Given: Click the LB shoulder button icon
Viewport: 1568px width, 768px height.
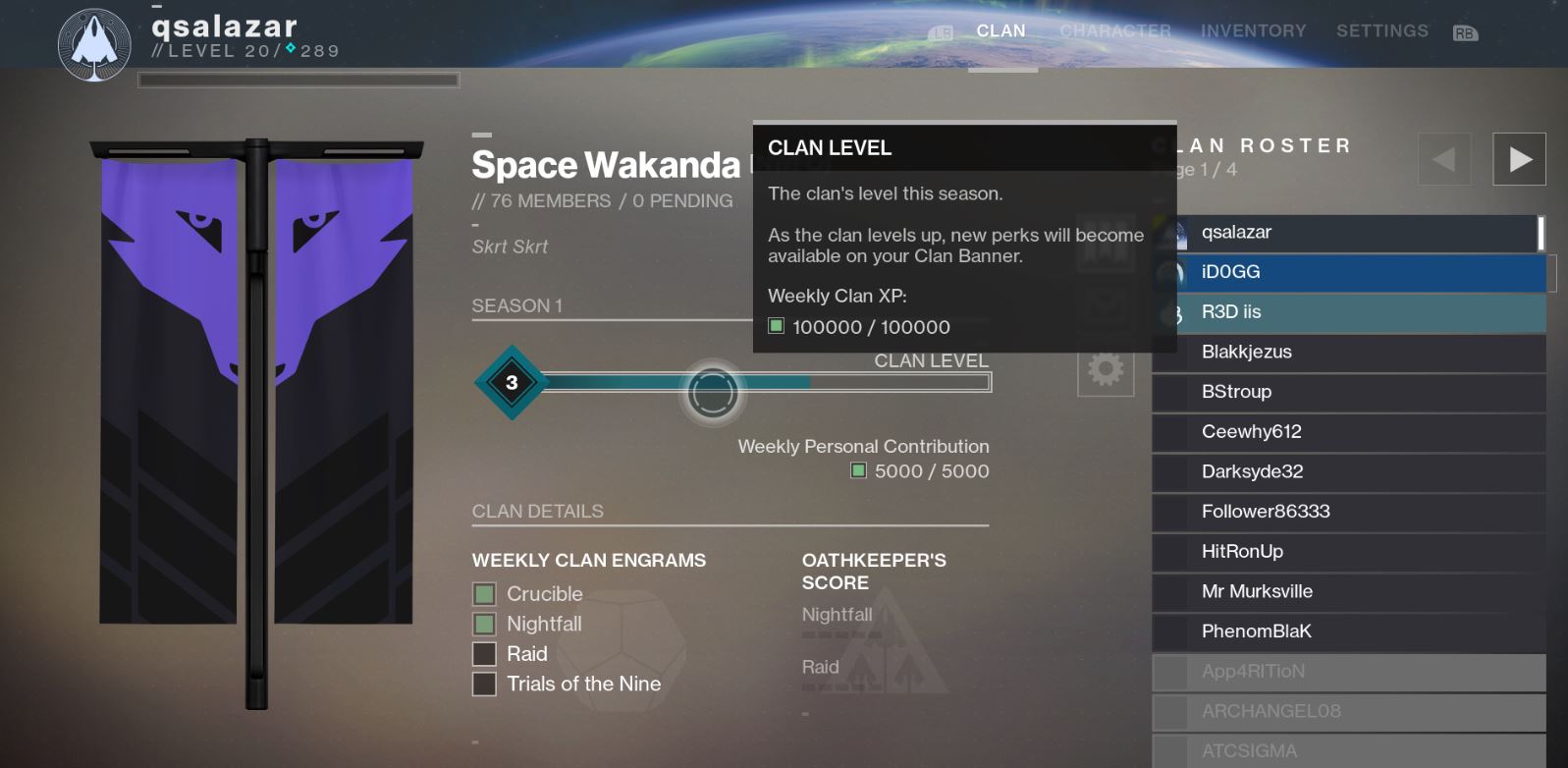Looking at the screenshot, I should pyautogui.click(x=944, y=30).
